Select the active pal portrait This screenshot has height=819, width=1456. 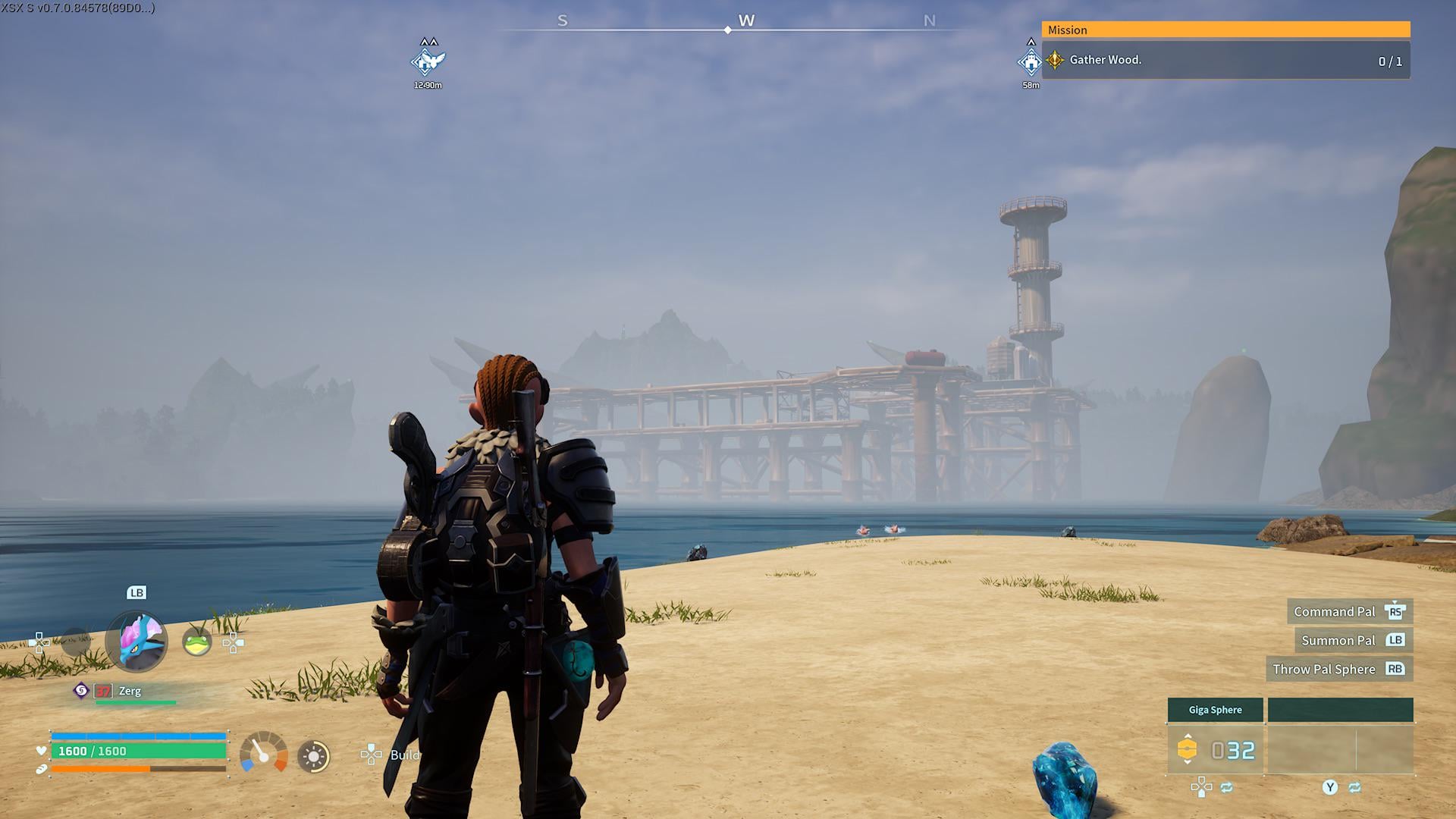(136, 642)
